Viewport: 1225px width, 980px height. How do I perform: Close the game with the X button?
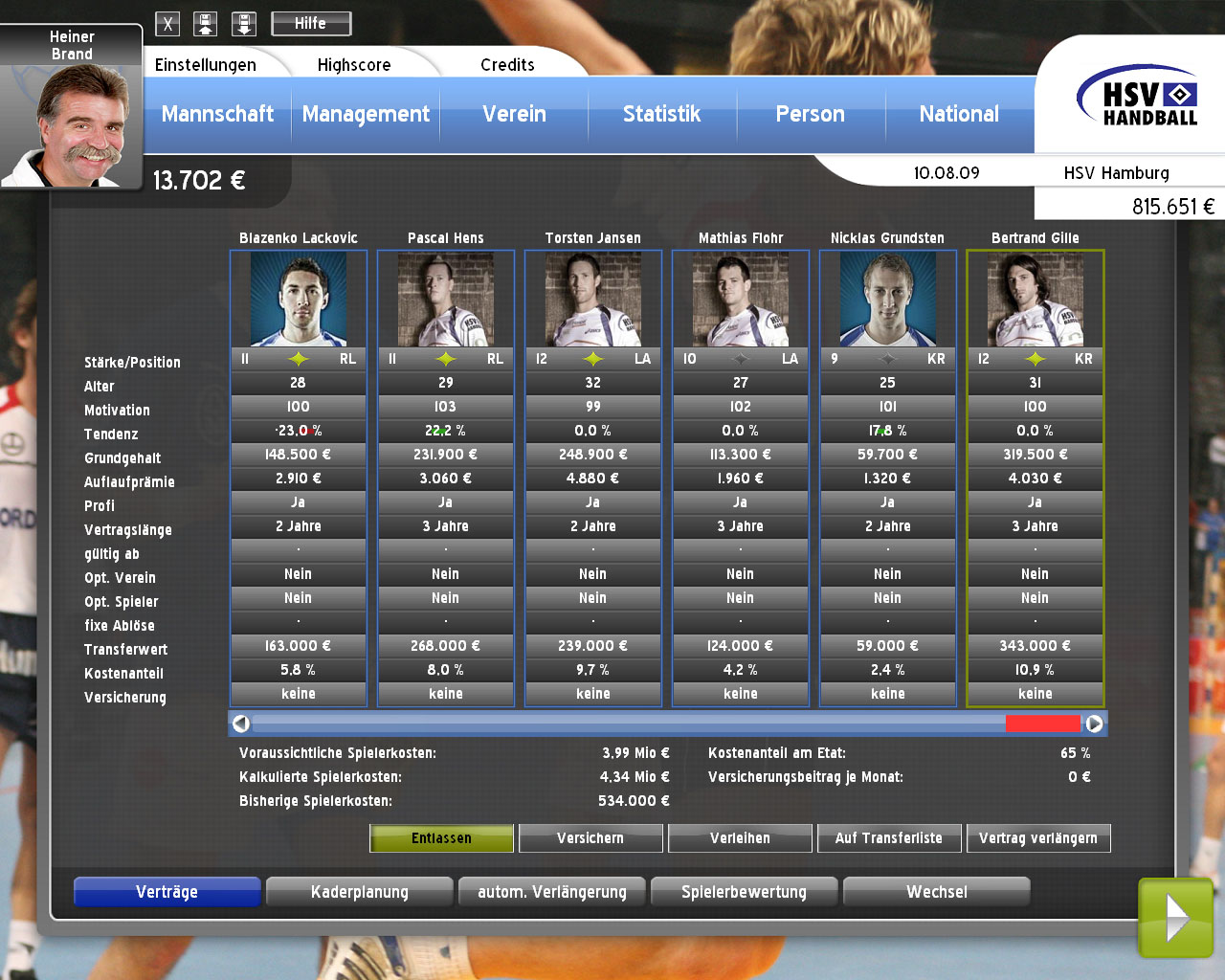pos(167,25)
